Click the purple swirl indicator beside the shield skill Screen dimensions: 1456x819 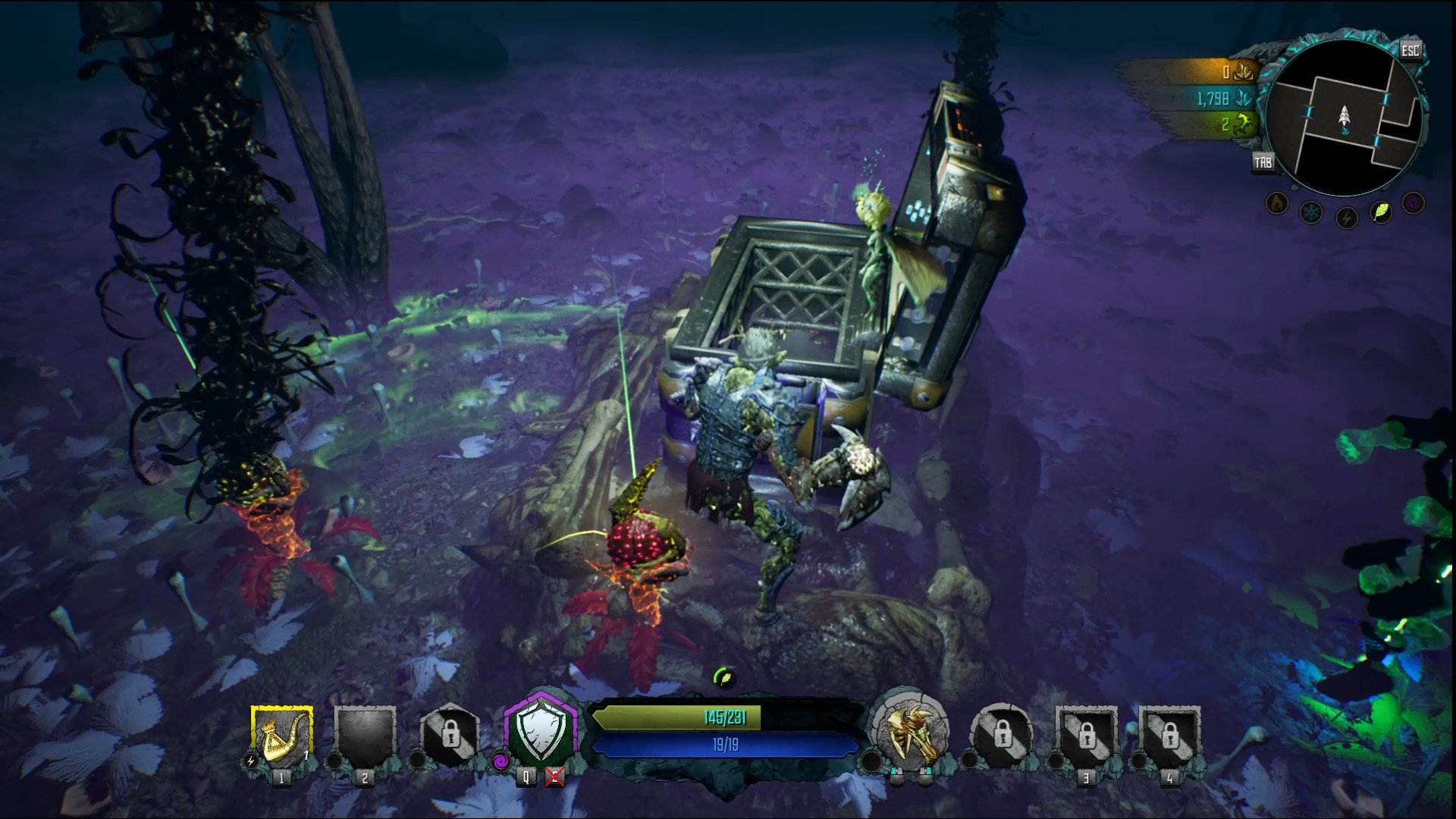point(501,761)
